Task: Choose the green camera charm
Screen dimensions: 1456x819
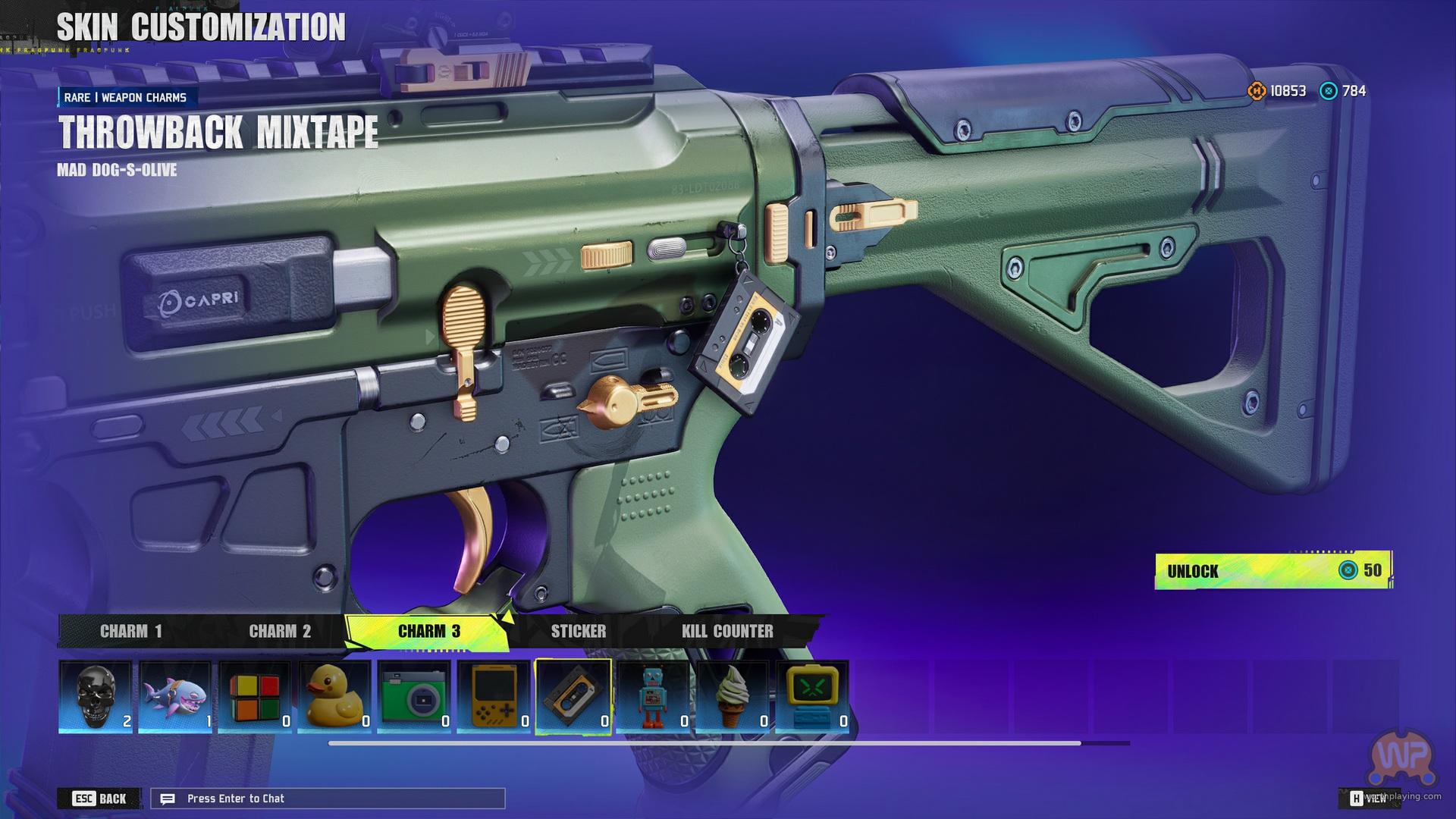Action: point(414,696)
